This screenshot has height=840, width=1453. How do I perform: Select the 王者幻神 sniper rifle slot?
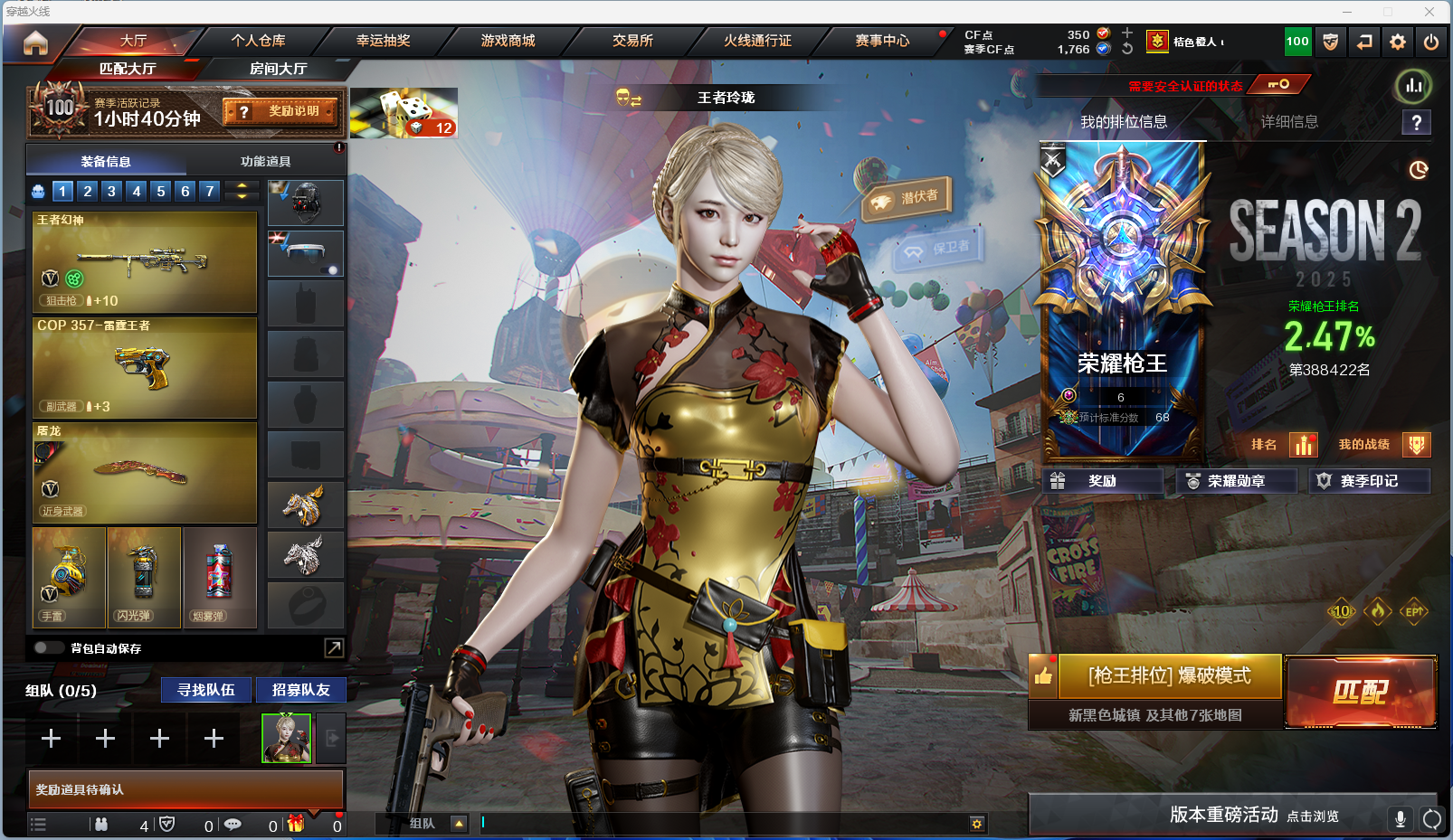[x=145, y=262]
